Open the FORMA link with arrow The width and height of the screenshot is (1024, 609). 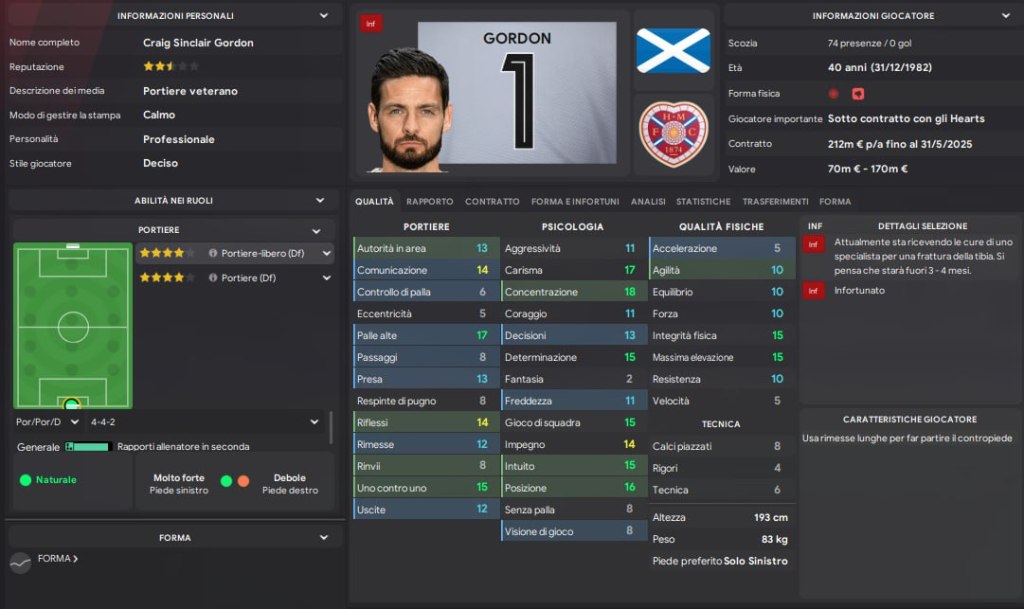click(x=58, y=559)
